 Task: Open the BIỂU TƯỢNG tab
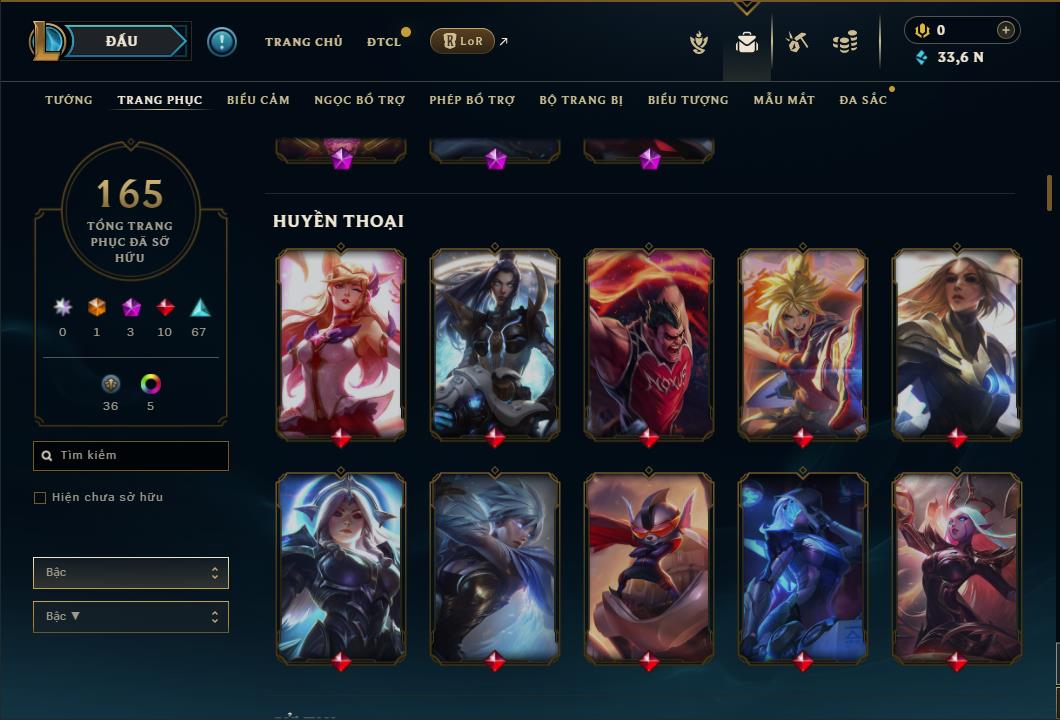(688, 100)
